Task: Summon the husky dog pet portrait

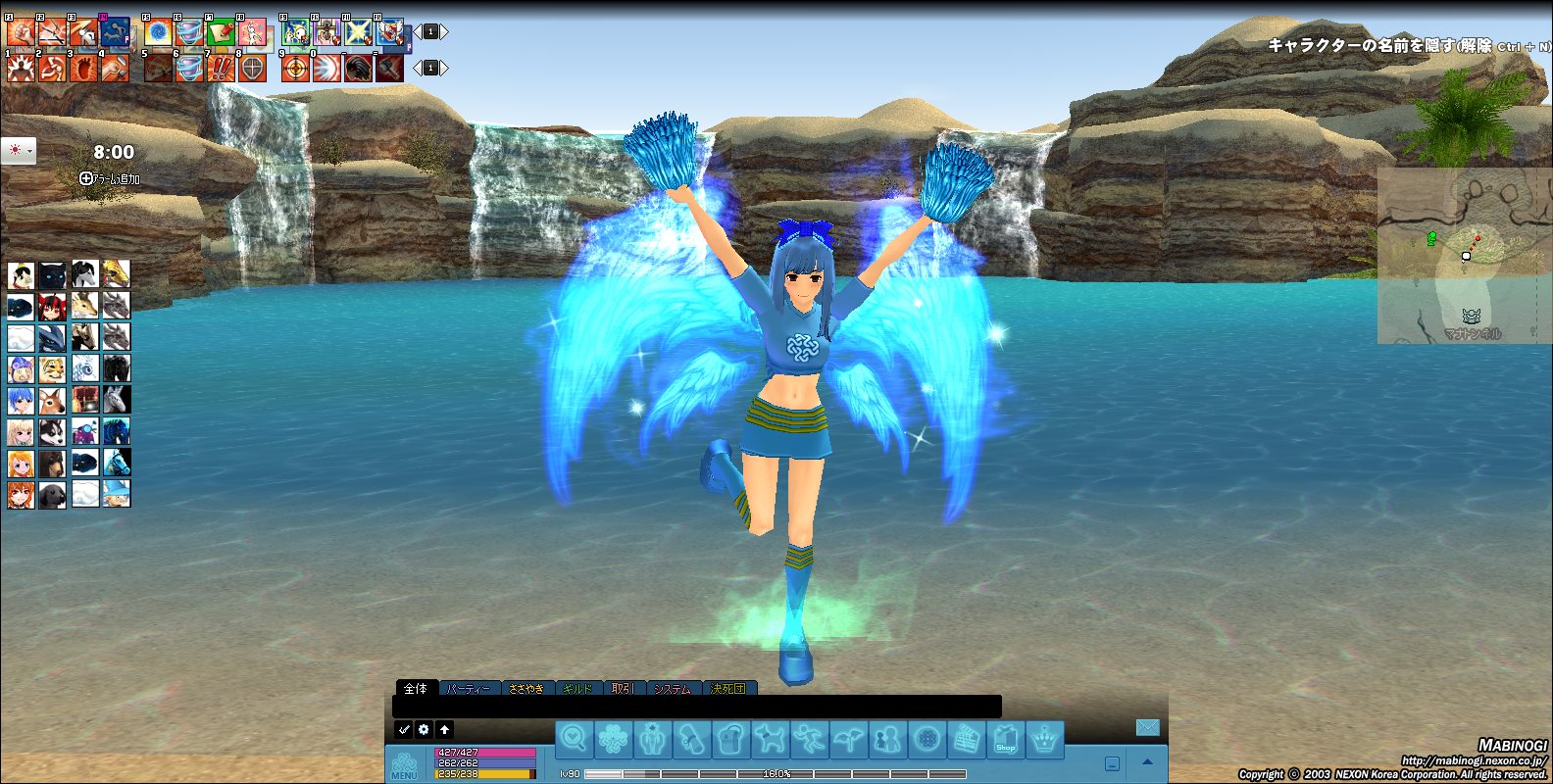Action: coord(52,431)
